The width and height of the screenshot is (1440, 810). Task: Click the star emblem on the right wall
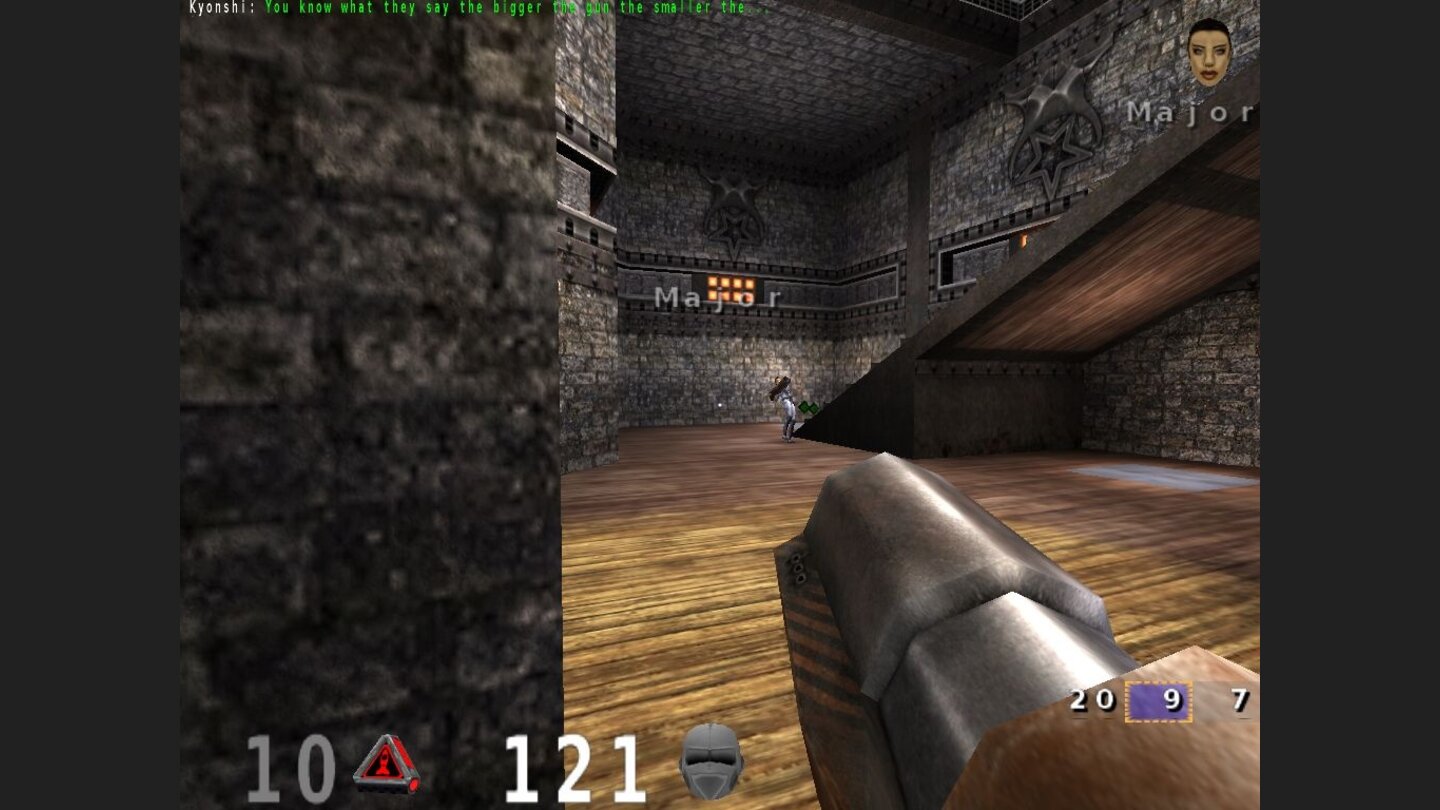pyautogui.click(x=1047, y=150)
